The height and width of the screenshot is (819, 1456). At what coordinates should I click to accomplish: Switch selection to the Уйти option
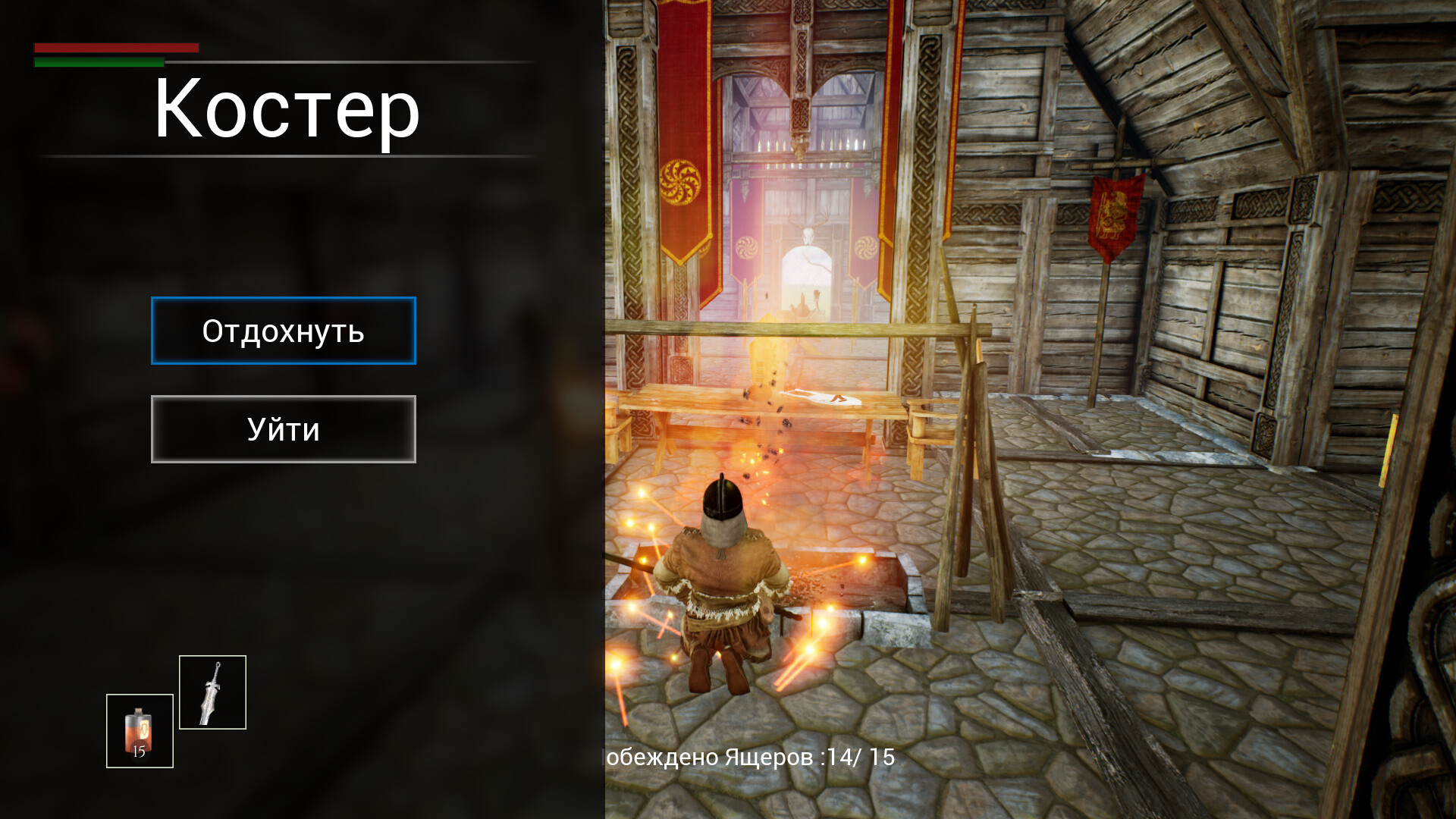click(283, 429)
